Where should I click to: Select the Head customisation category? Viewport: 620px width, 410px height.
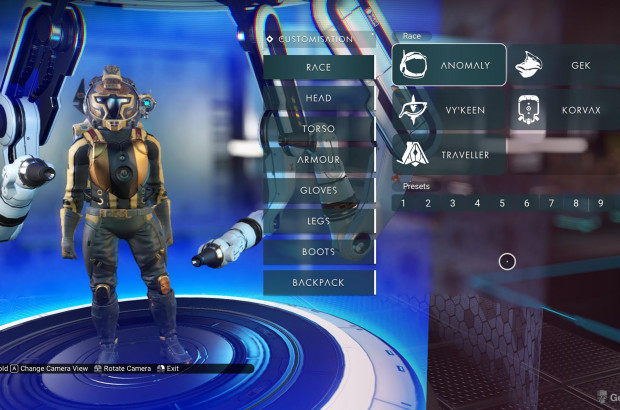[x=319, y=98]
